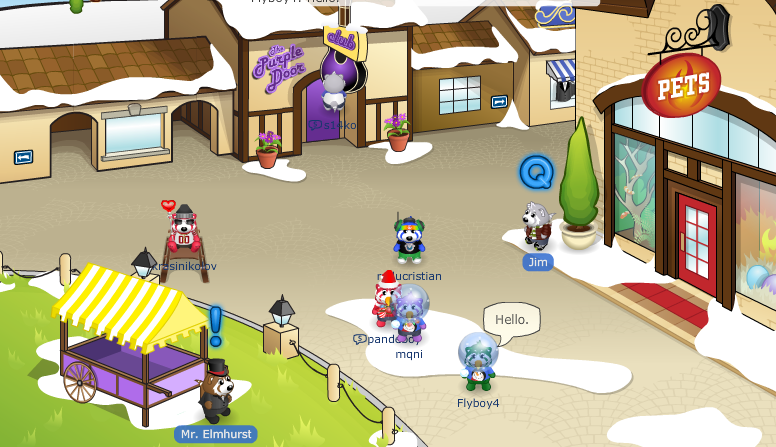Click the blue exclamation mark quest marker
The height and width of the screenshot is (447, 776).
pos(215,325)
